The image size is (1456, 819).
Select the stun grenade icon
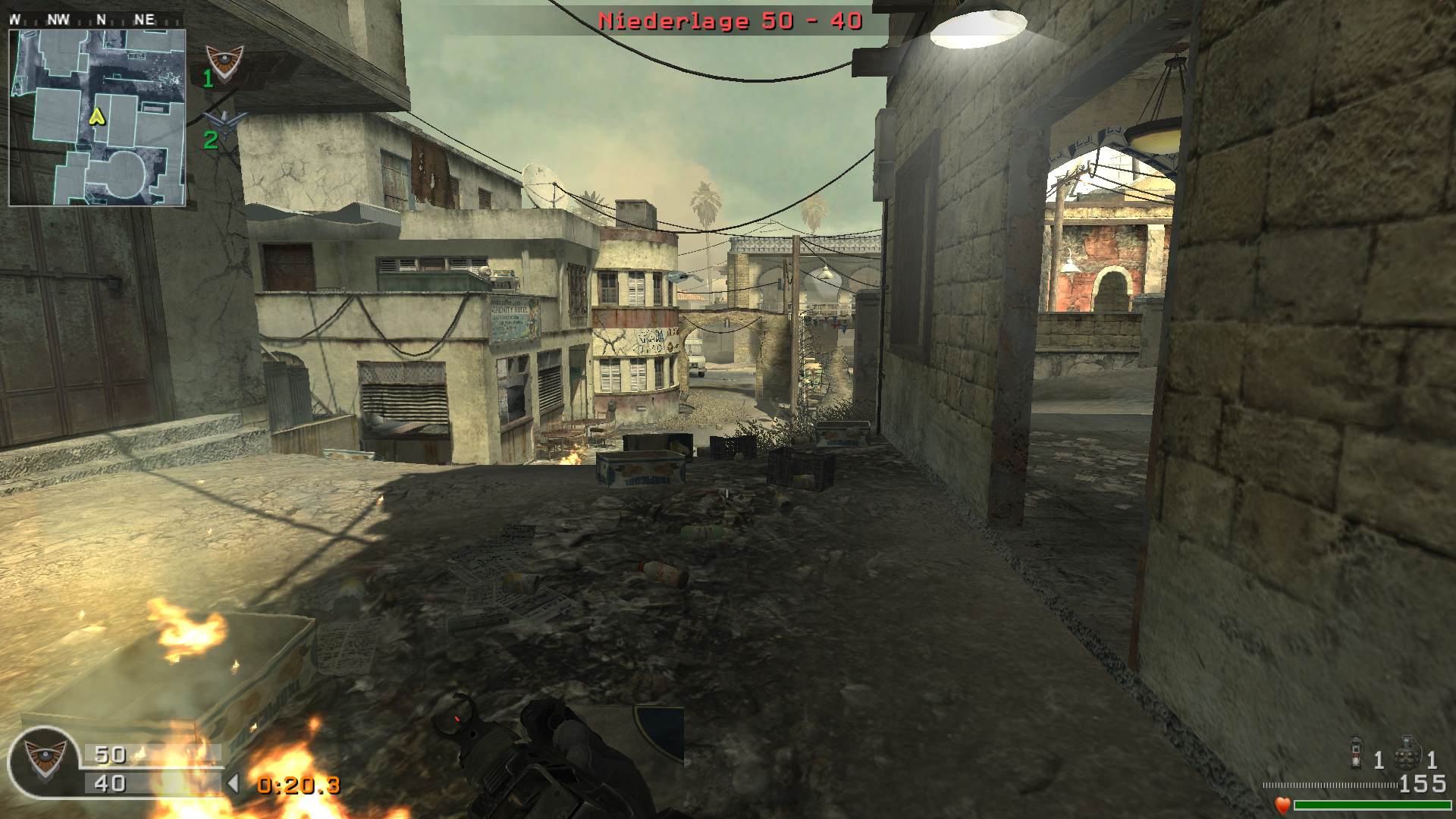(x=1357, y=752)
